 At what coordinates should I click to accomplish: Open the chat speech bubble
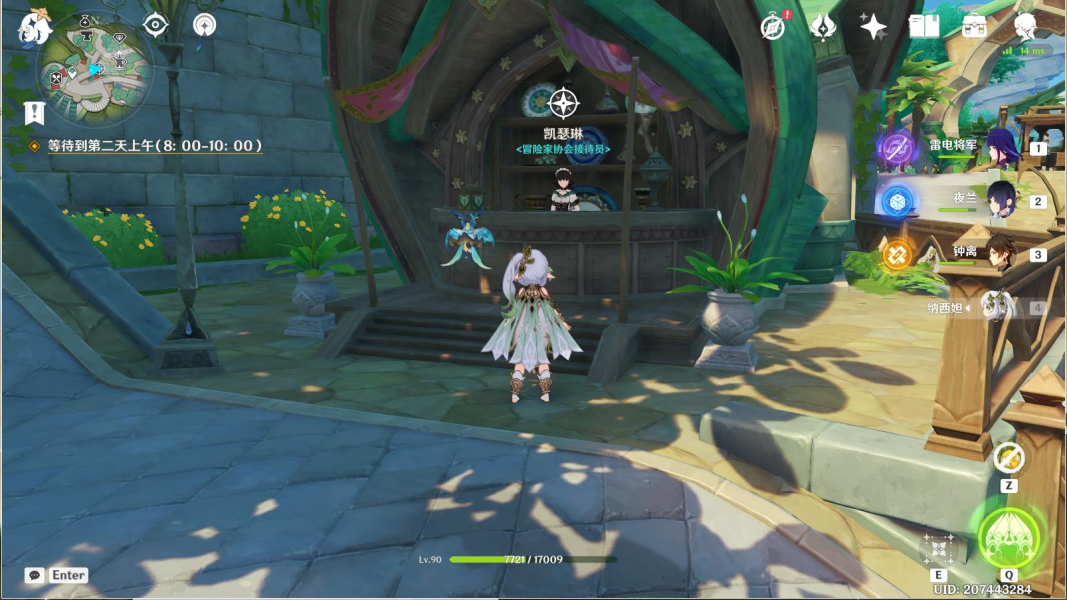coord(35,575)
